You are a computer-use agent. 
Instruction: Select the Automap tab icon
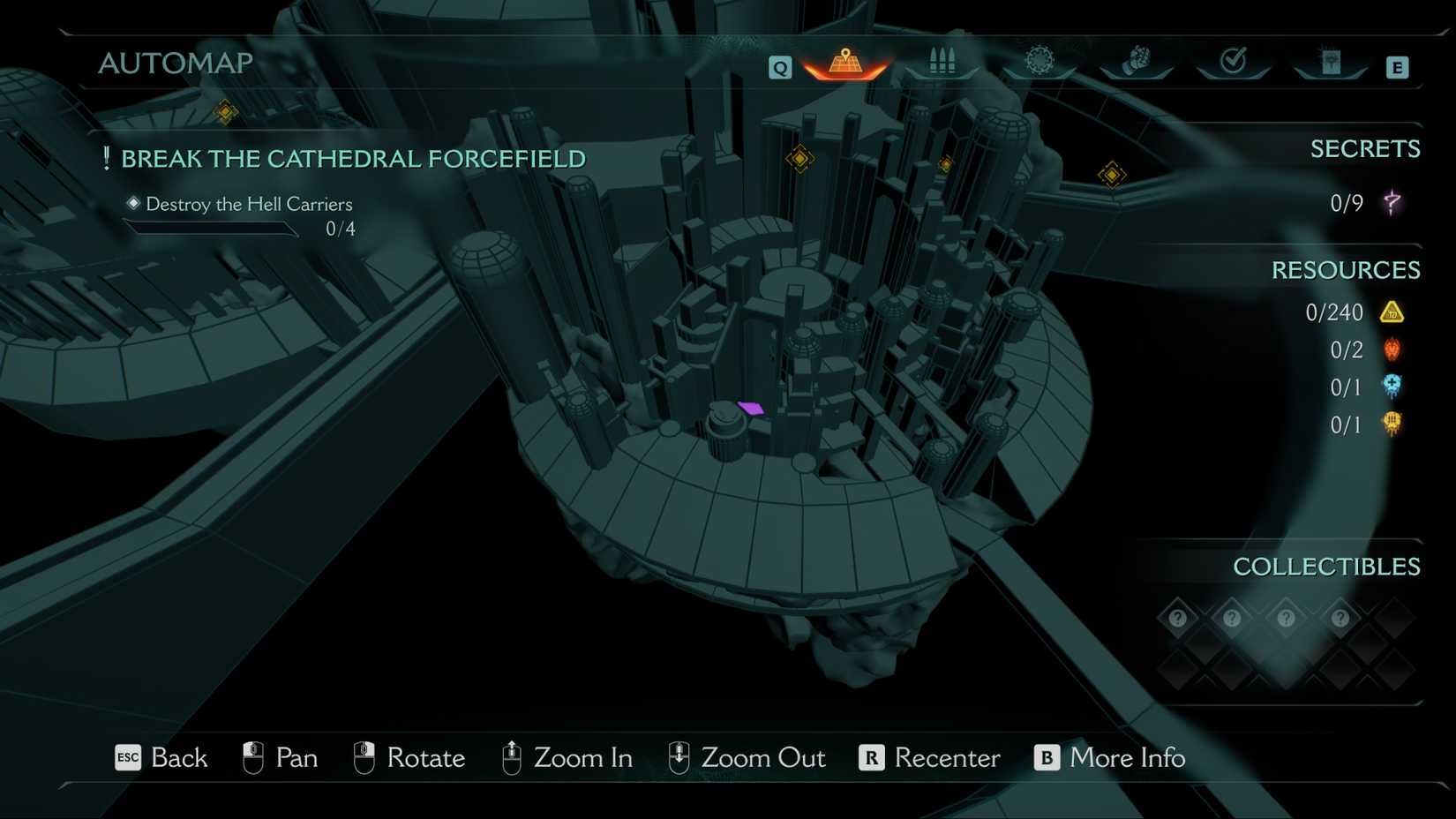pos(844,62)
